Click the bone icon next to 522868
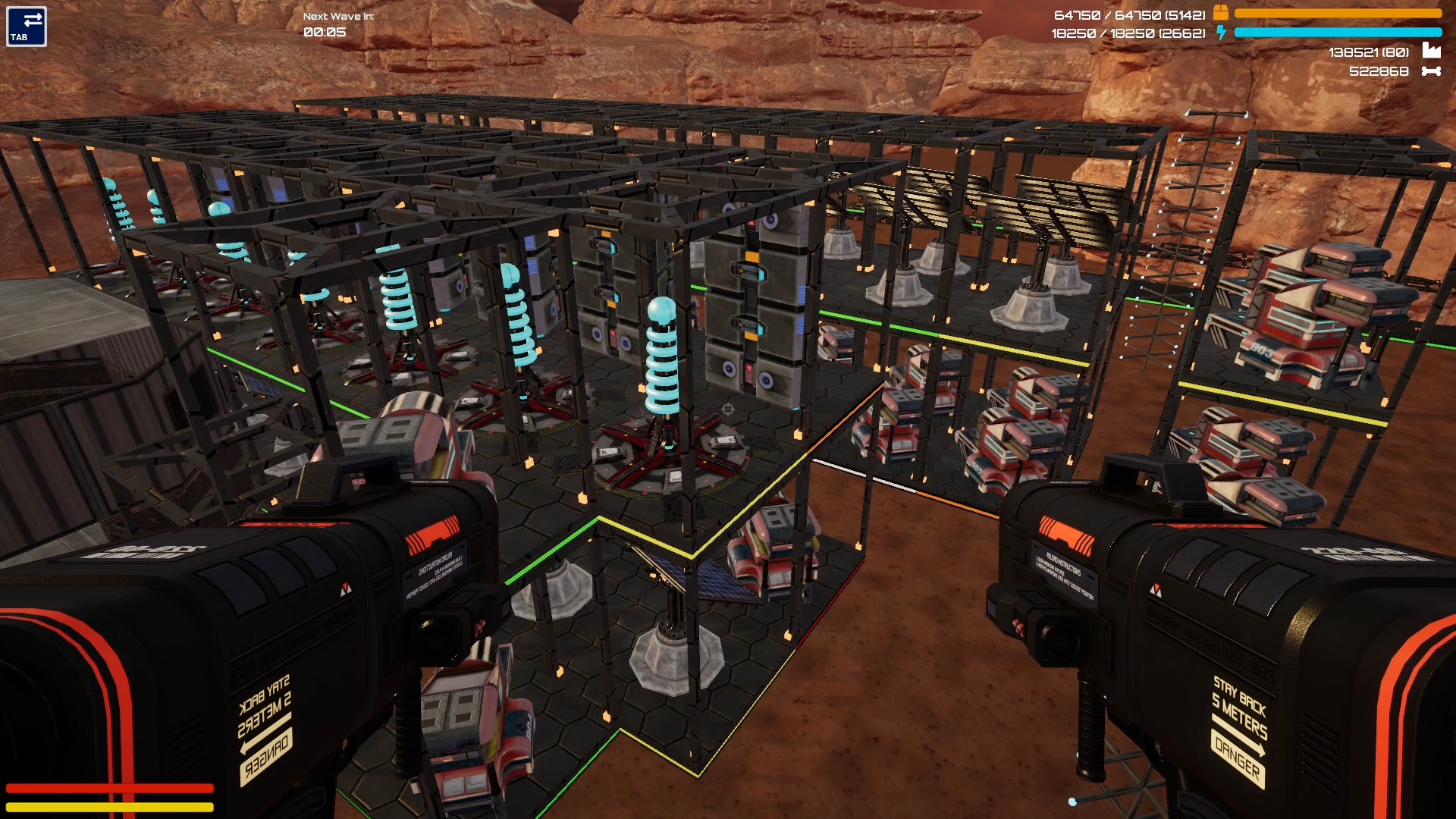 coord(1430,72)
